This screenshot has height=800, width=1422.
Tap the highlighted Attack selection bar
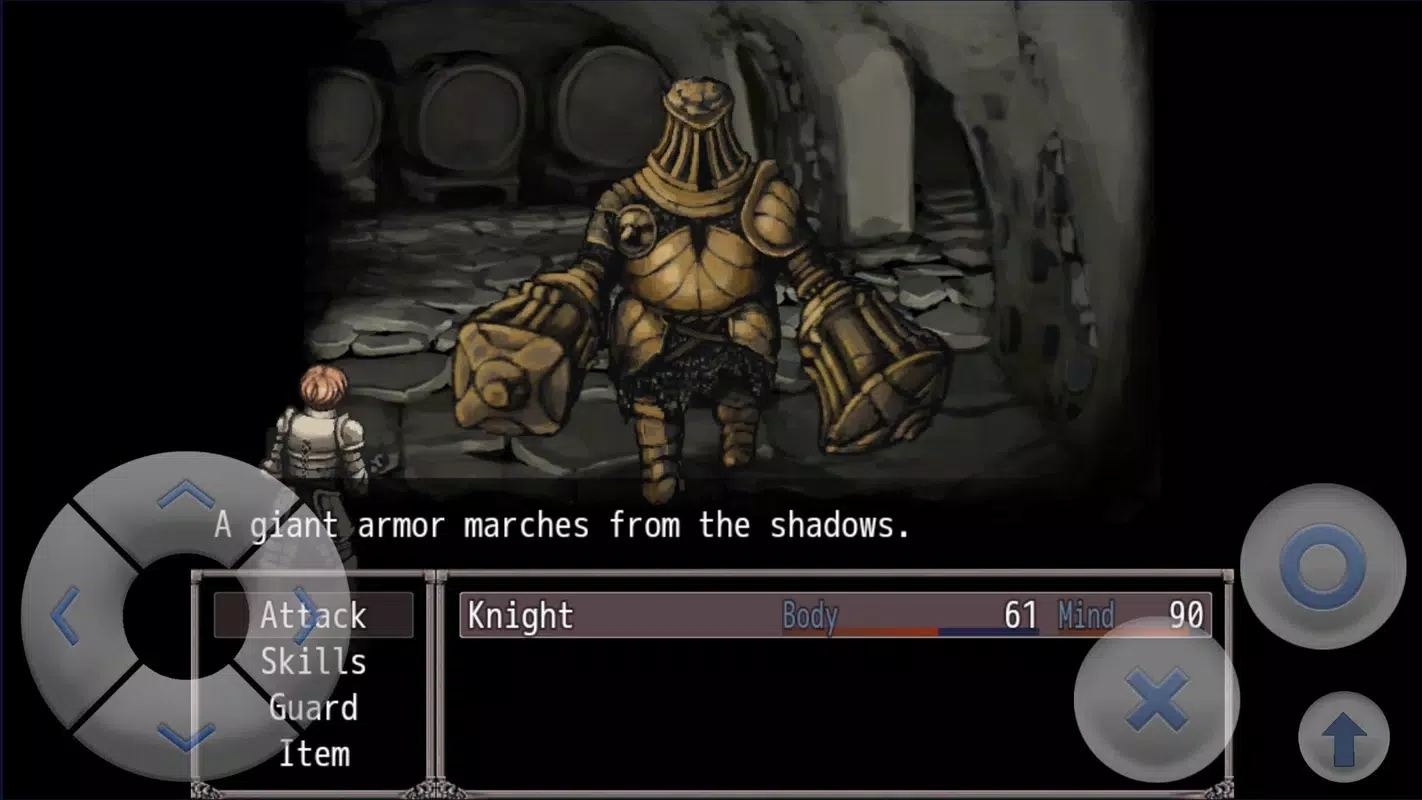pos(314,615)
